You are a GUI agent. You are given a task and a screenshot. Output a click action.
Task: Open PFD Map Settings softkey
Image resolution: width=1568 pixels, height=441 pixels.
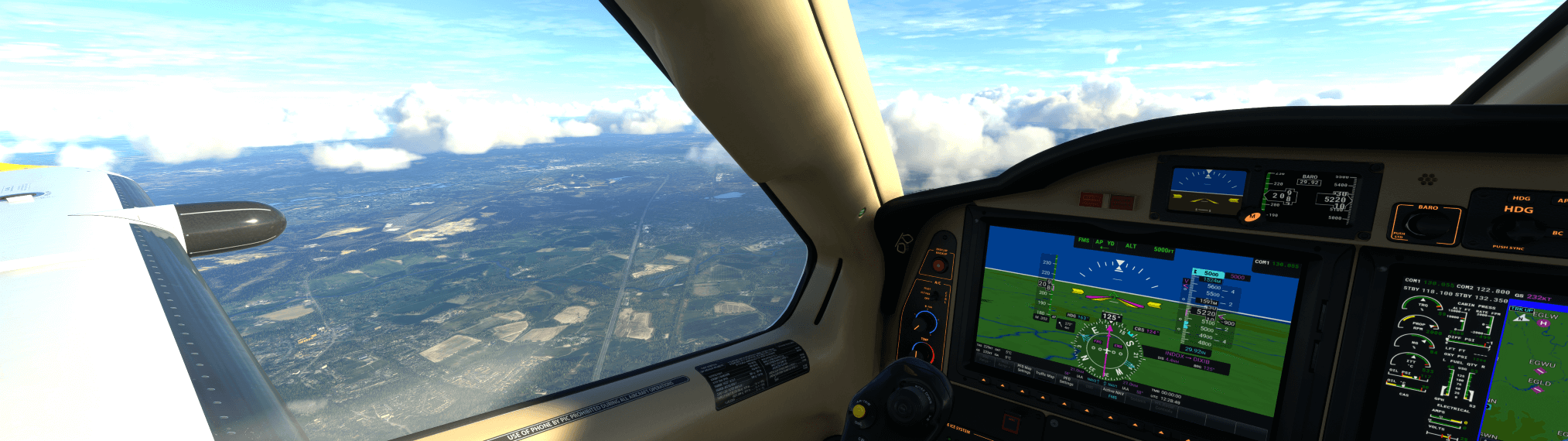click(1023, 370)
